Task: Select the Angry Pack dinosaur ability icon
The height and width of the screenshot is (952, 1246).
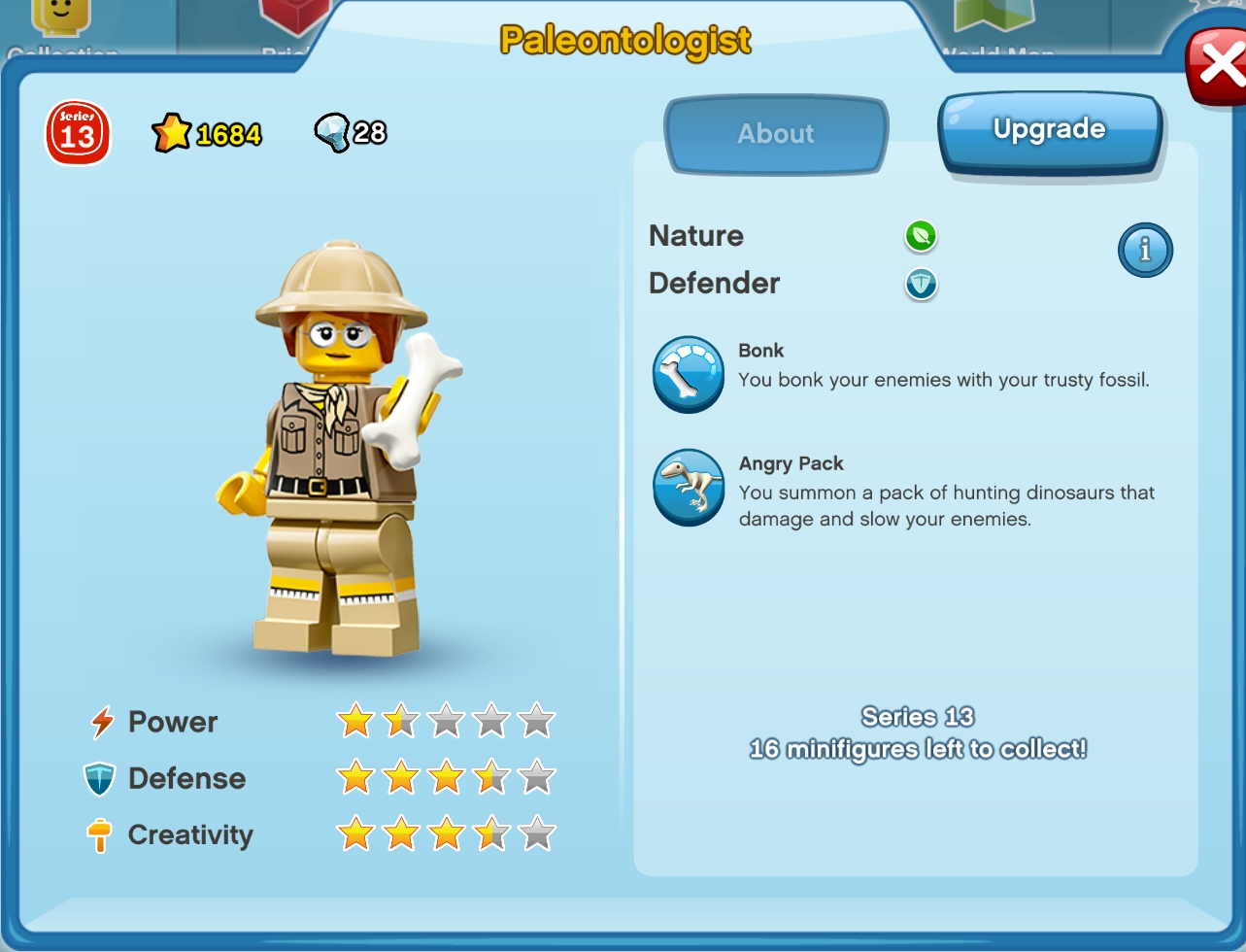Action: (688, 488)
